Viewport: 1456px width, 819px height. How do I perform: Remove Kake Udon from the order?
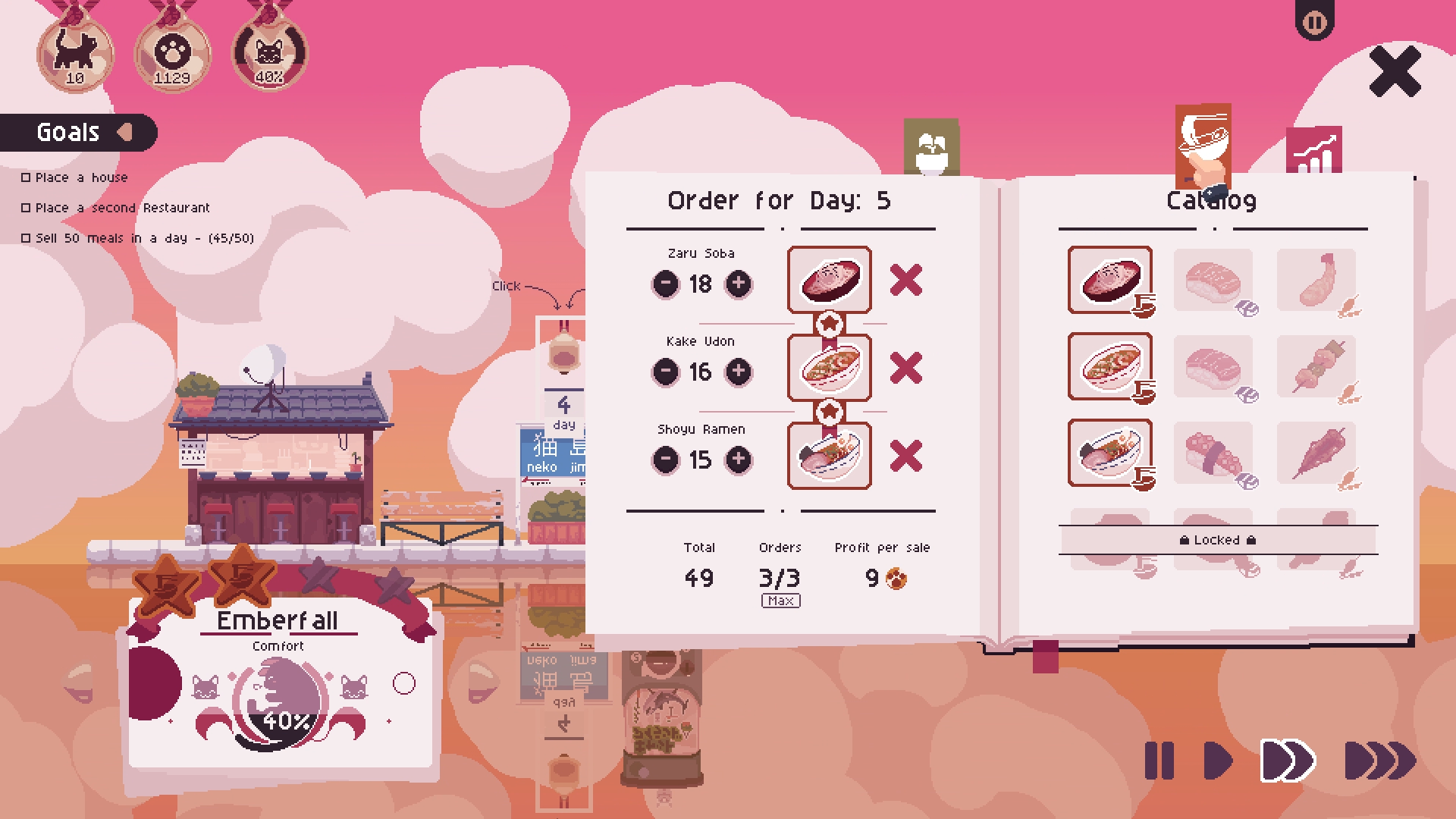point(905,368)
